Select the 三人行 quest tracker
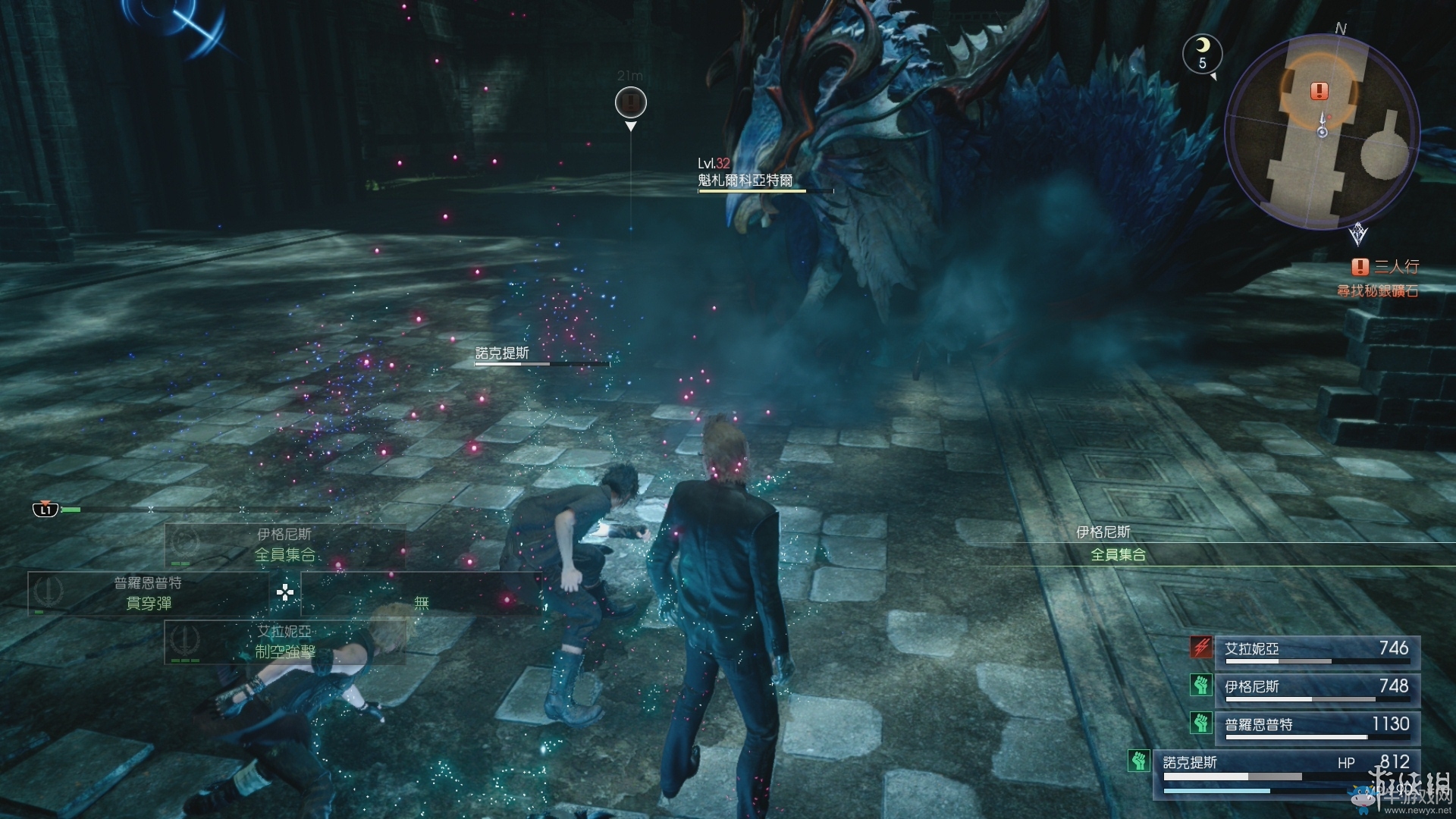The image size is (1456, 819). coord(1386,267)
